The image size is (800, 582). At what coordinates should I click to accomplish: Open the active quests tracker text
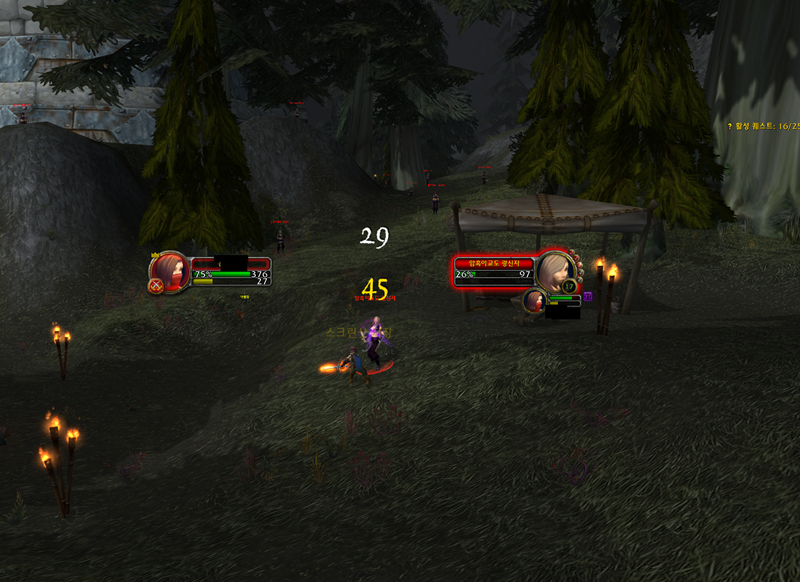pyautogui.click(x=765, y=126)
